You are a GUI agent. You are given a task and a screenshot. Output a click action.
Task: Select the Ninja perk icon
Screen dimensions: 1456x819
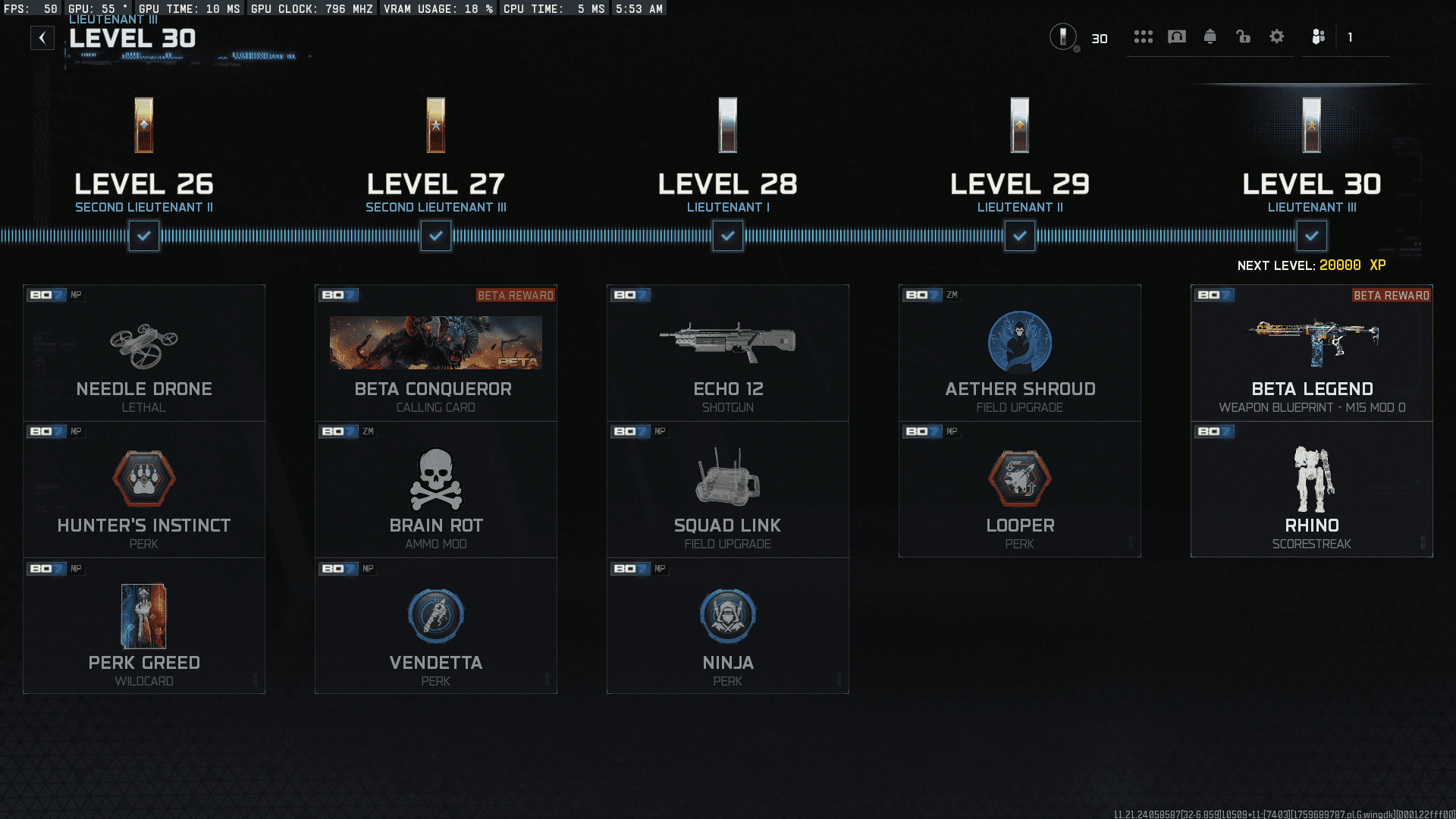click(x=727, y=616)
